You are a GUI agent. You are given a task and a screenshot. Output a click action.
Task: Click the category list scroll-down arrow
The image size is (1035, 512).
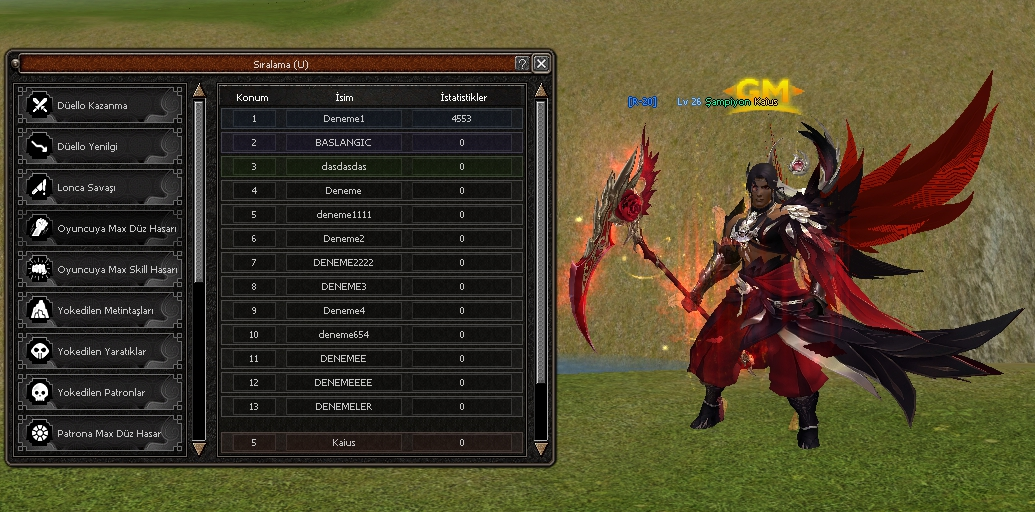198,447
